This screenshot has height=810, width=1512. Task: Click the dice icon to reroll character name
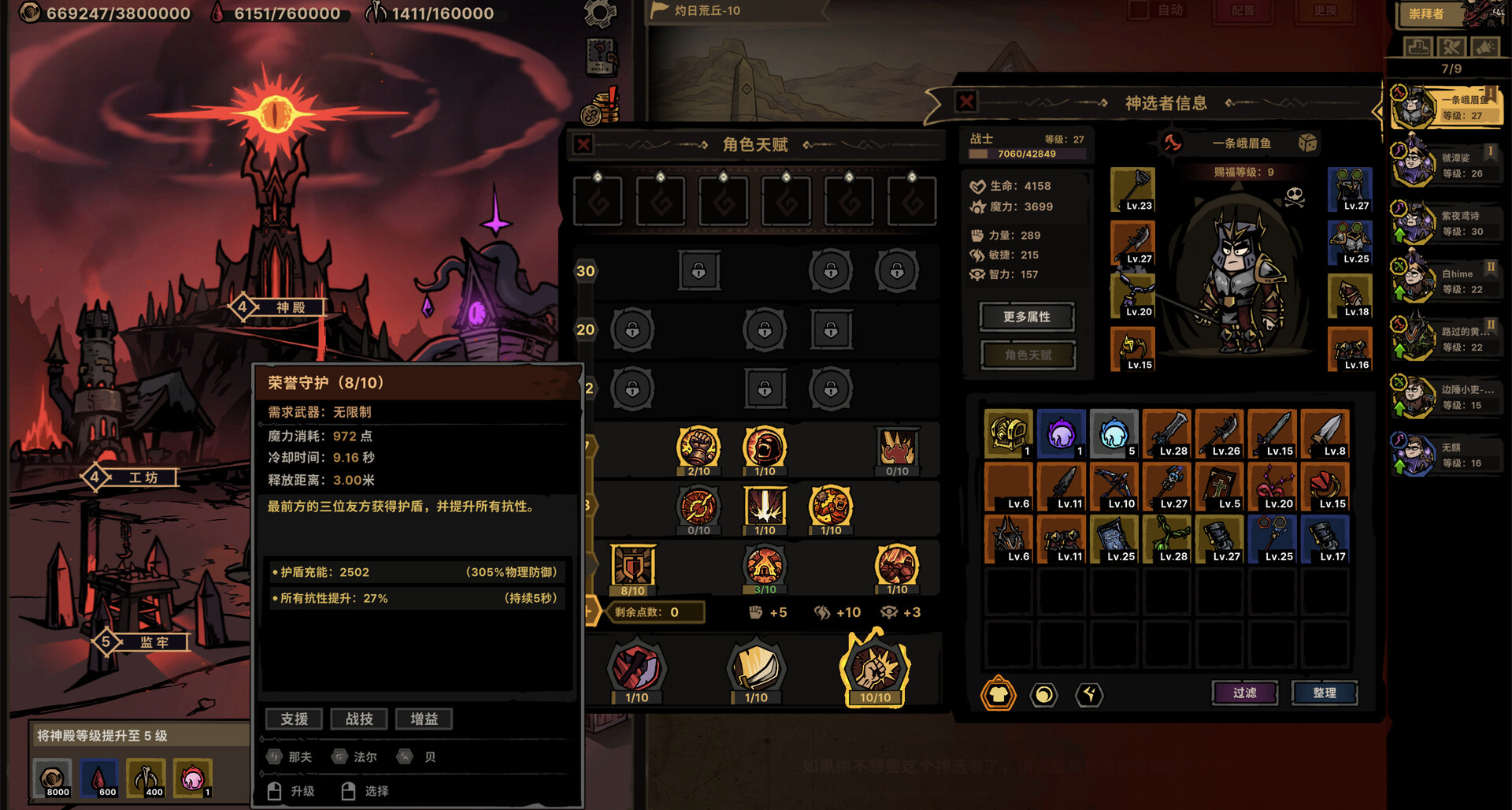(x=1309, y=143)
